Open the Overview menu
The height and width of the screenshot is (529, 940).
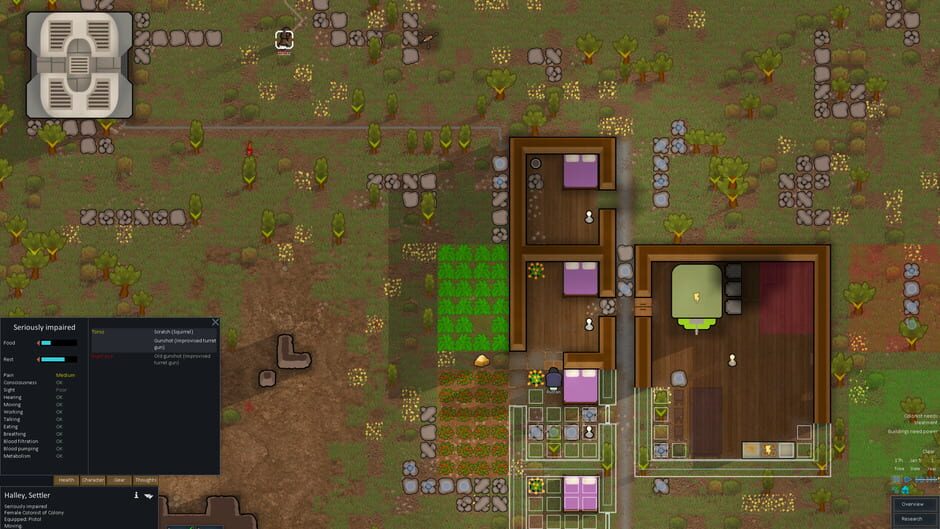tap(911, 504)
